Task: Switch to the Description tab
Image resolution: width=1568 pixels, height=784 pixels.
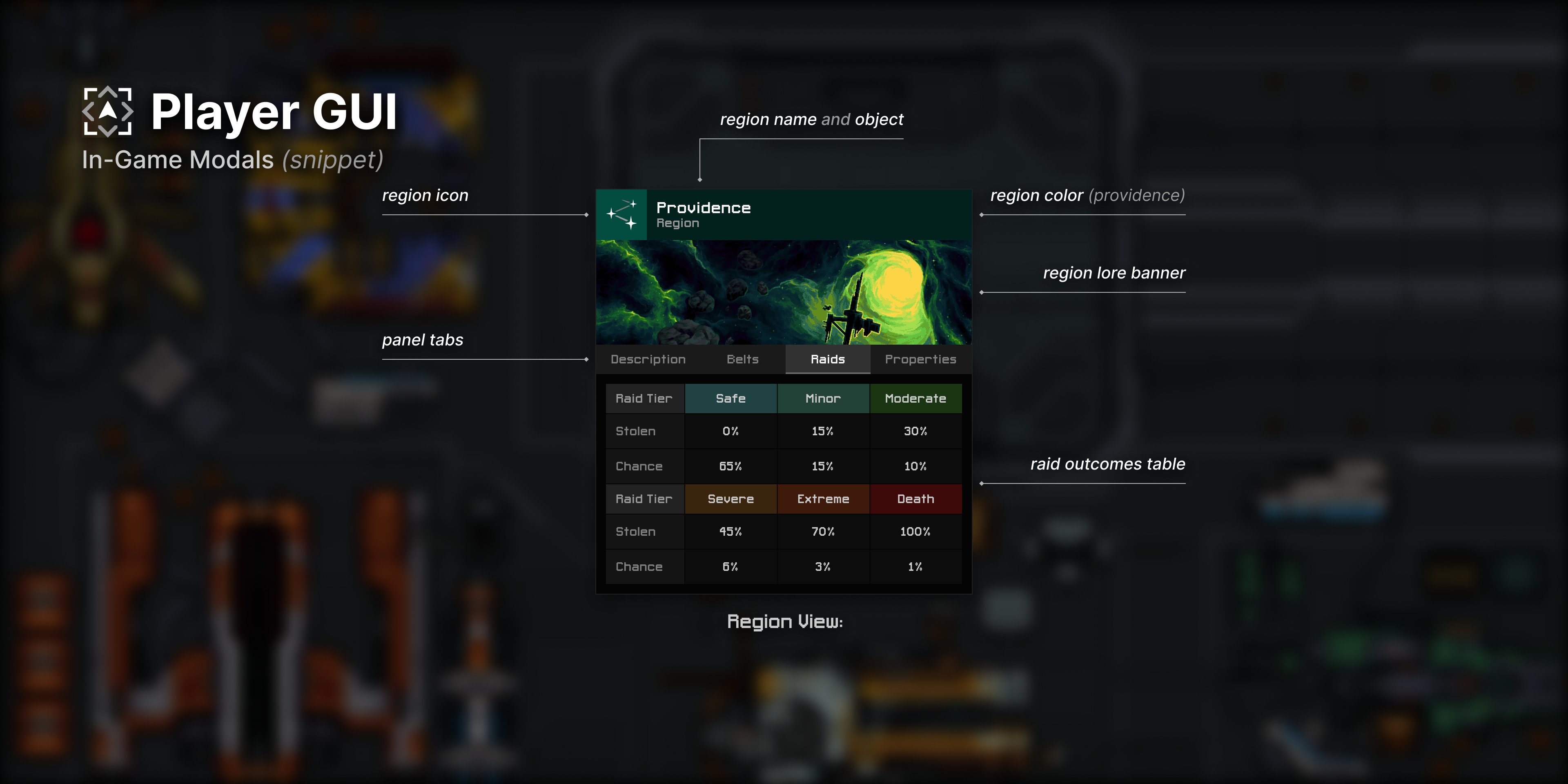Action: [648, 359]
